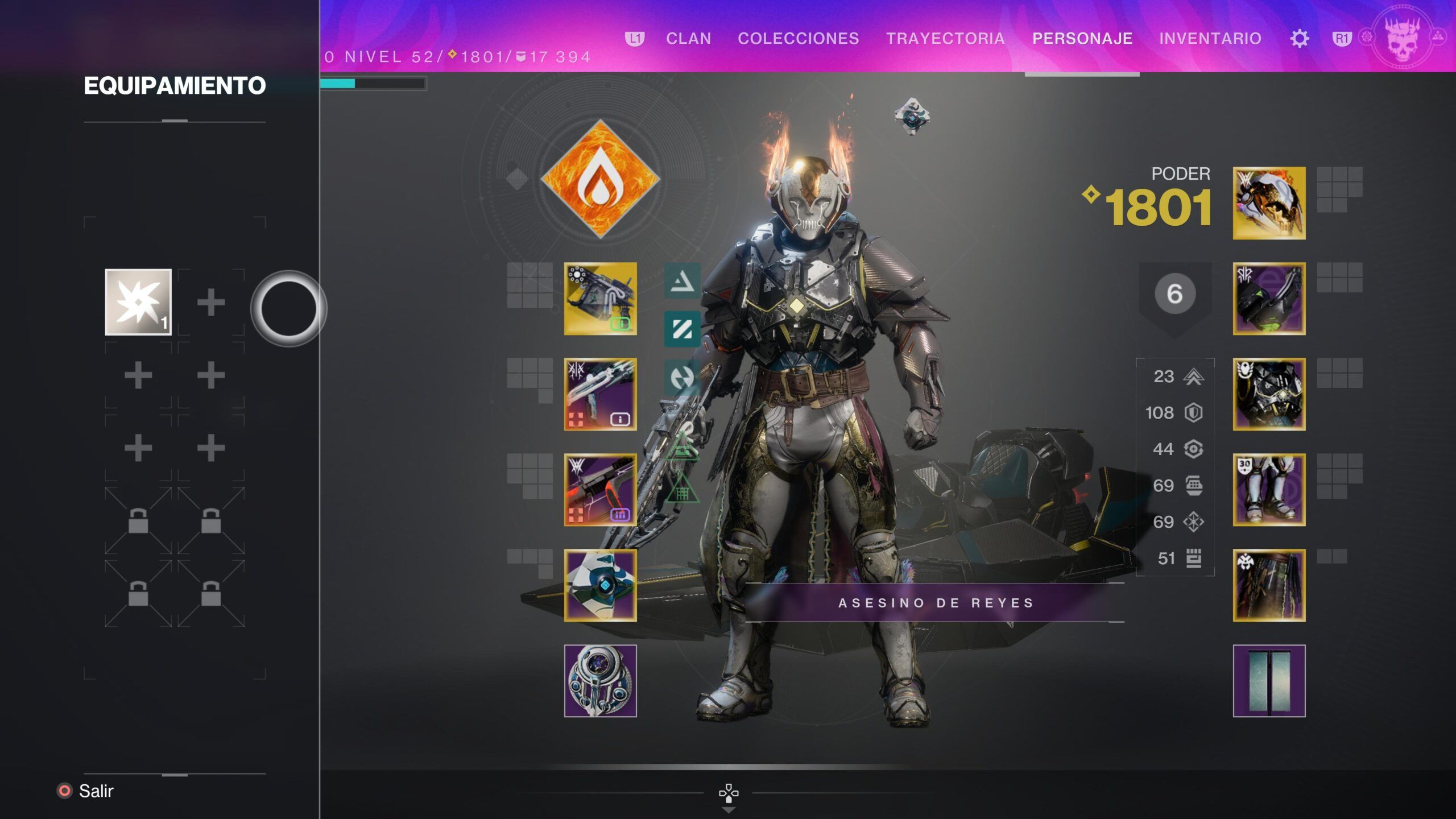Choose the equipped gauntlets slot
The width and height of the screenshot is (1456, 819).
click(x=1269, y=299)
